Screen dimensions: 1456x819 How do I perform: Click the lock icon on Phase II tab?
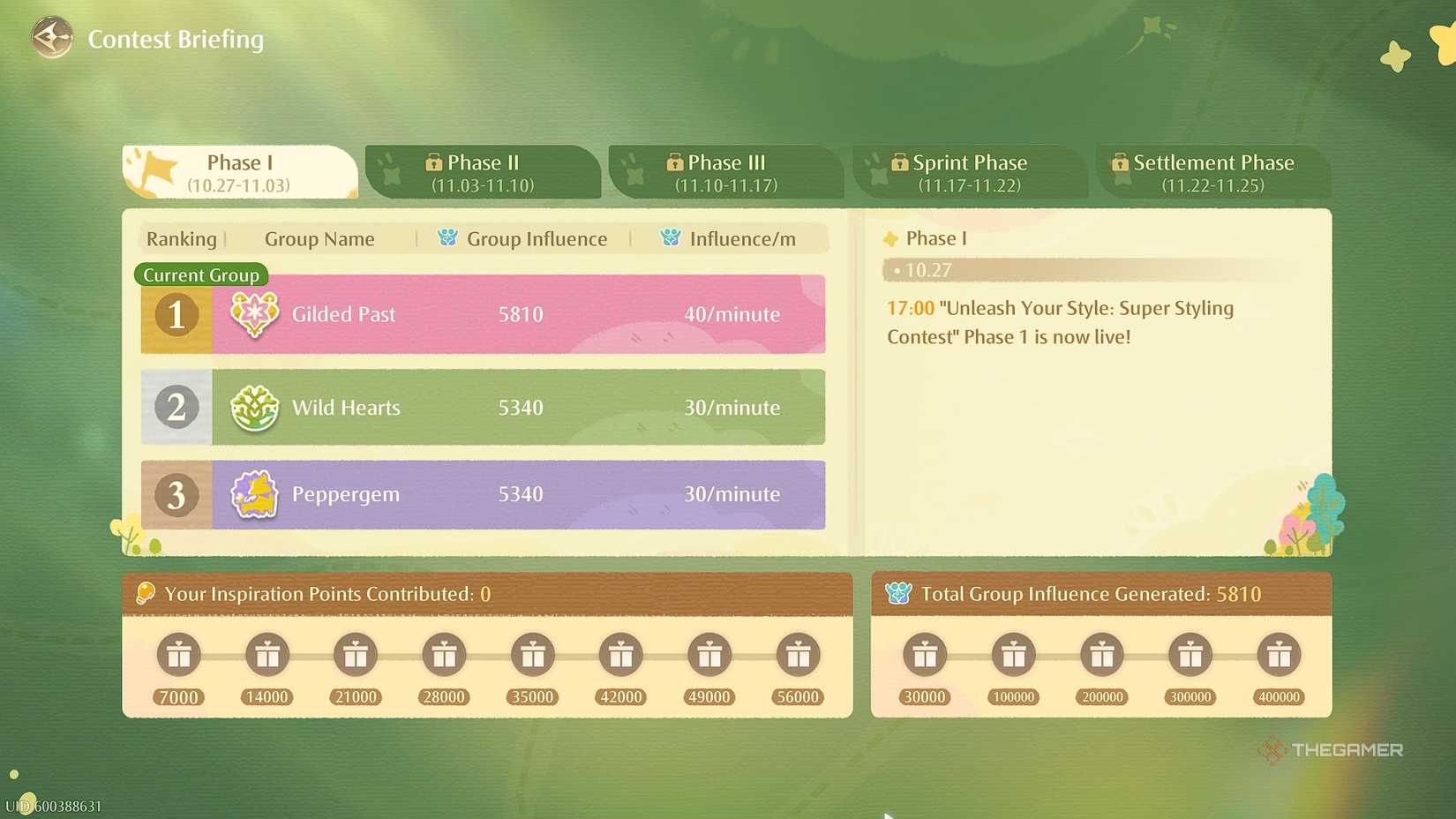(433, 162)
